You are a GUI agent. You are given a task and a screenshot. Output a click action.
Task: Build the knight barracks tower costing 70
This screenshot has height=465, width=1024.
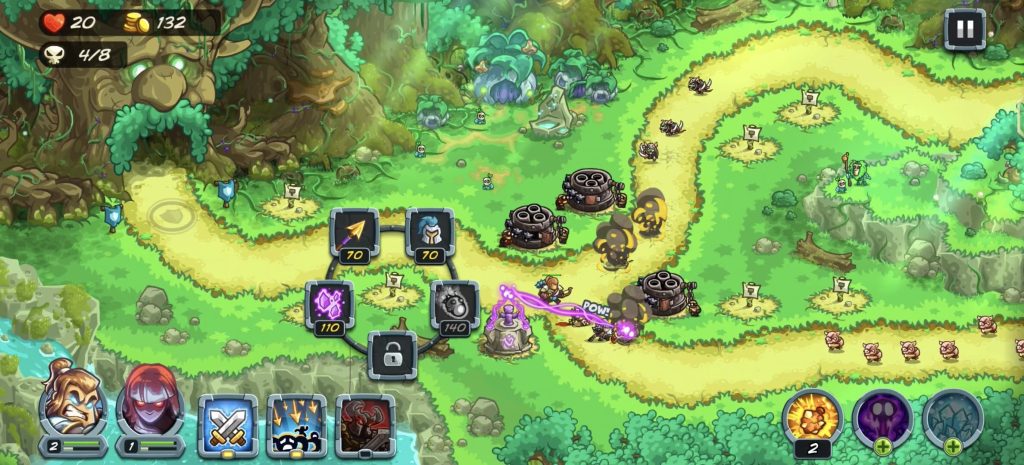pos(429,234)
